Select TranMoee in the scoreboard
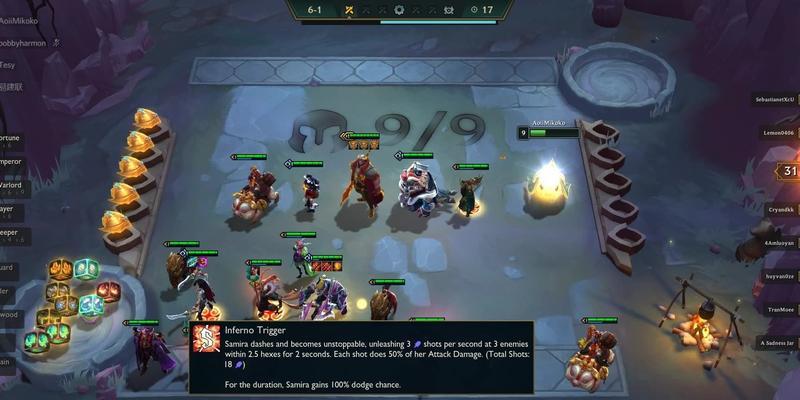 pos(777,309)
